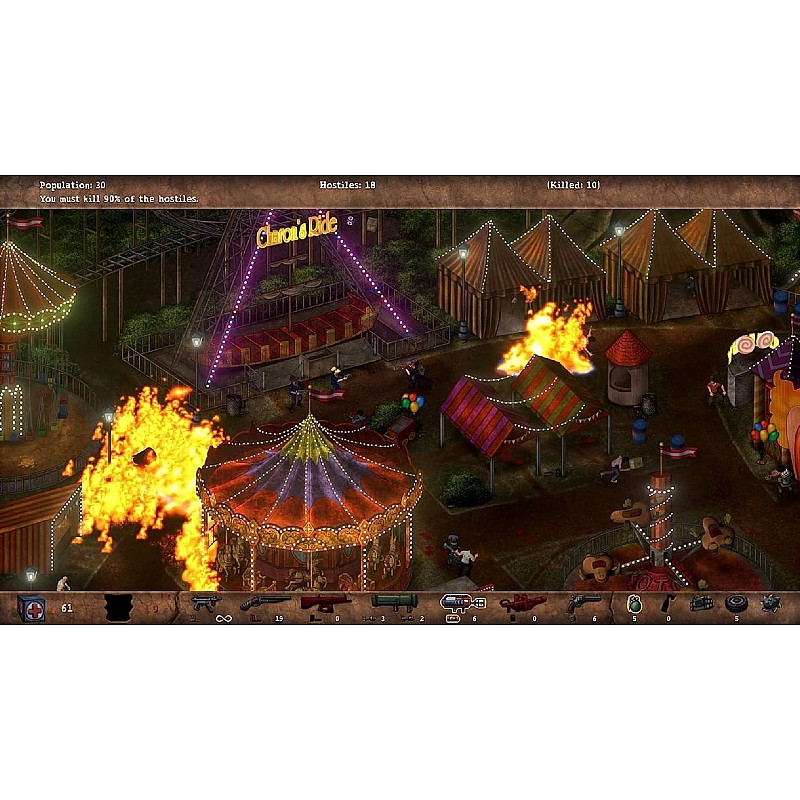The height and width of the screenshot is (800, 800).
Task: Select the green grenade
Action: (x=634, y=604)
